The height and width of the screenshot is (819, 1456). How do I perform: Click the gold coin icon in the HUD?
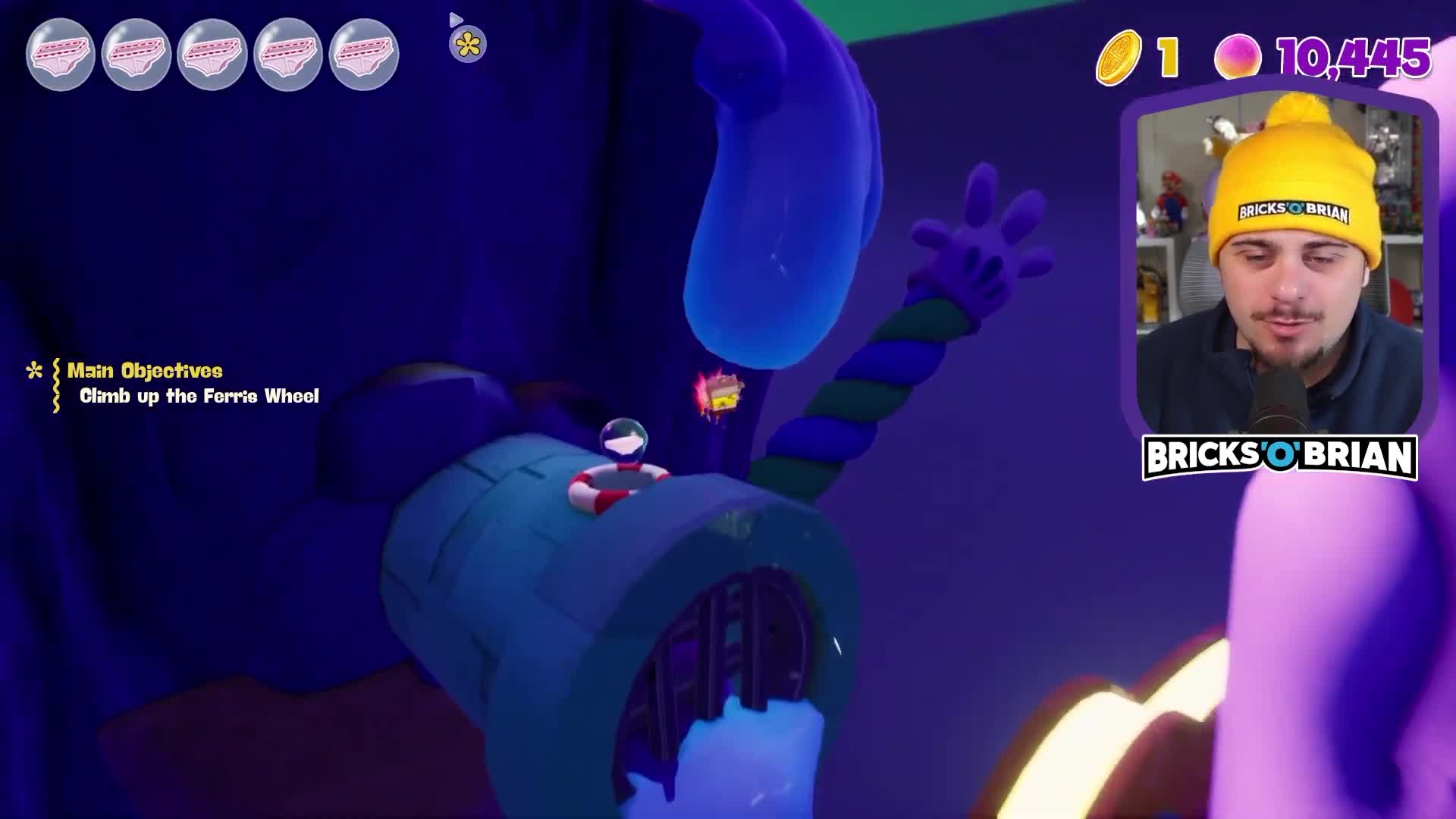click(x=1119, y=55)
